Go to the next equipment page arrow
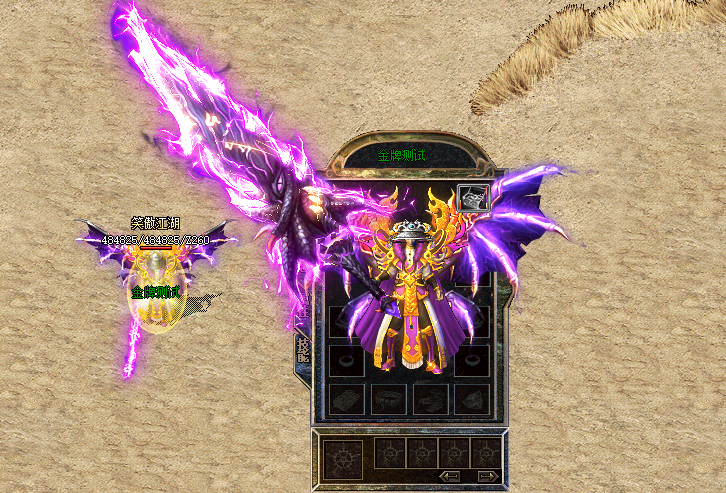 pos(486,476)
